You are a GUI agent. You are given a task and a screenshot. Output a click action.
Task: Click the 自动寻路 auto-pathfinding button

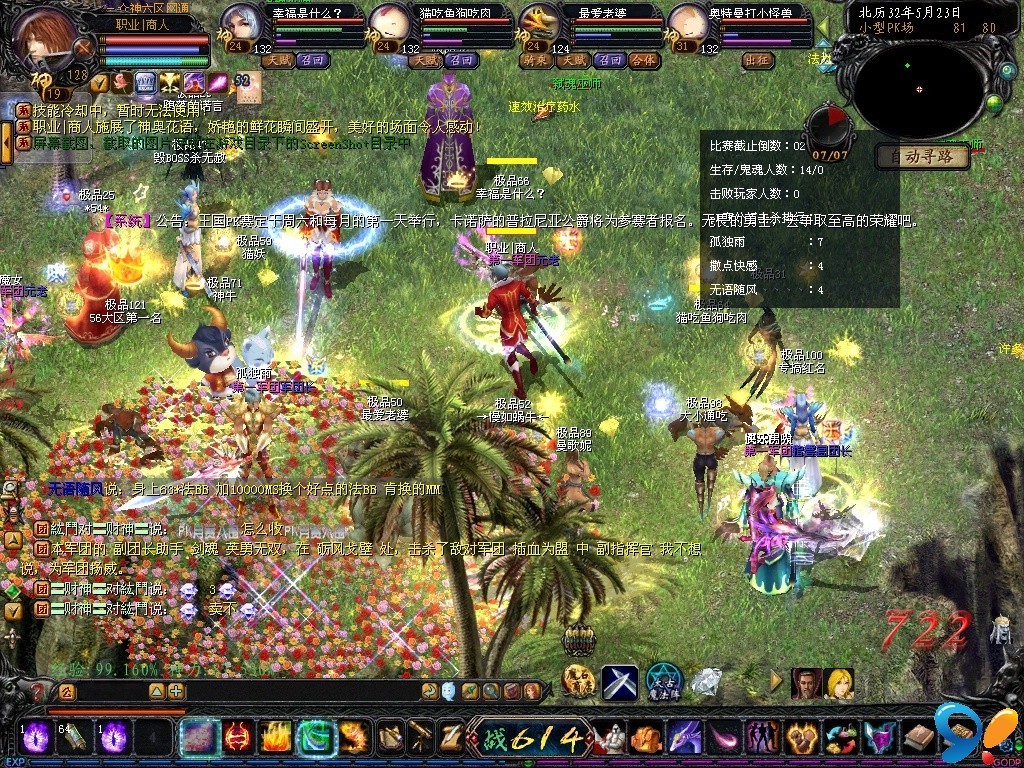coord(923,157)
